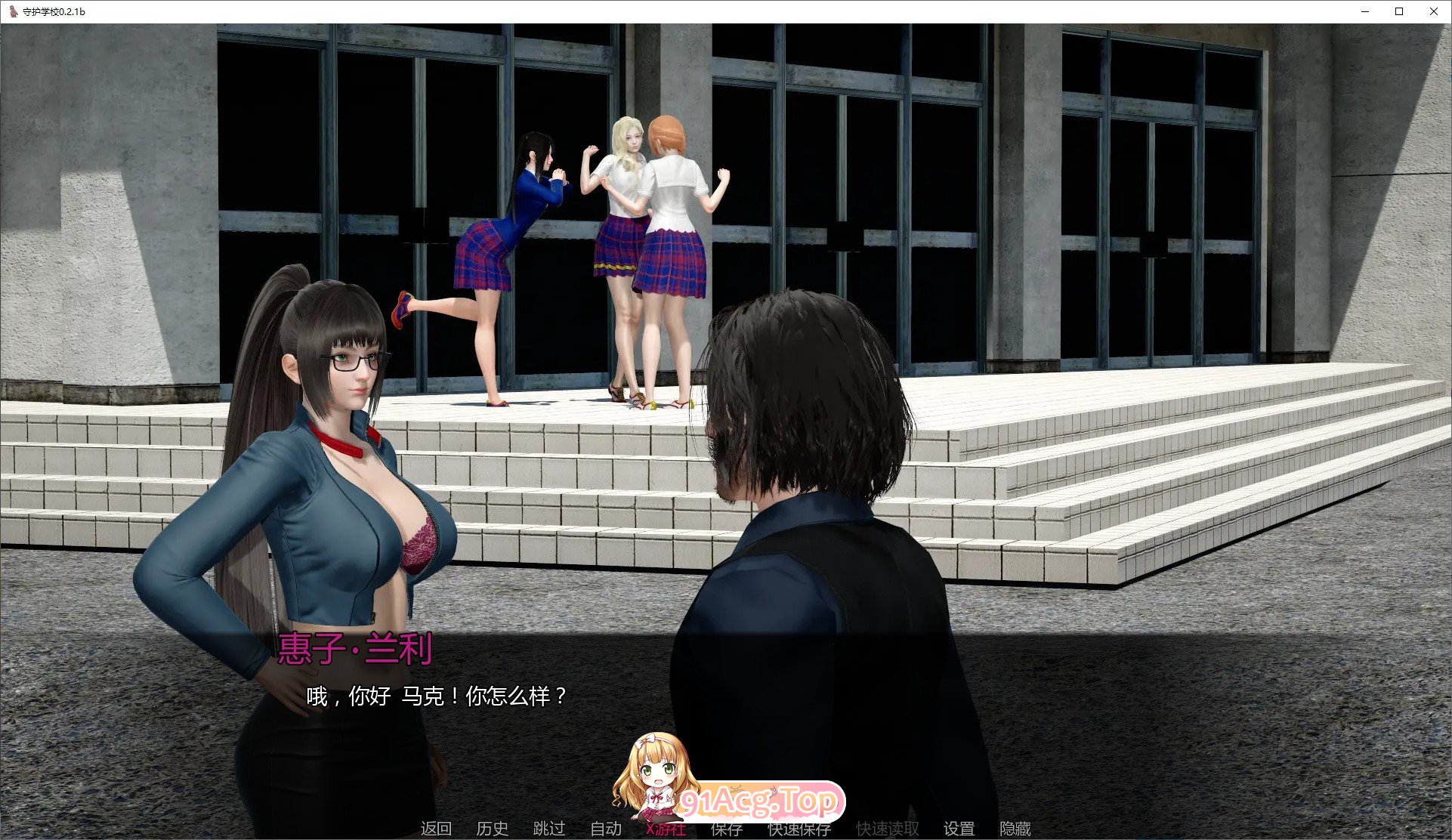The height and width of the screenshot is (840, 1452).
Task: Click 快速读取 to quick load
Action: 885,828
